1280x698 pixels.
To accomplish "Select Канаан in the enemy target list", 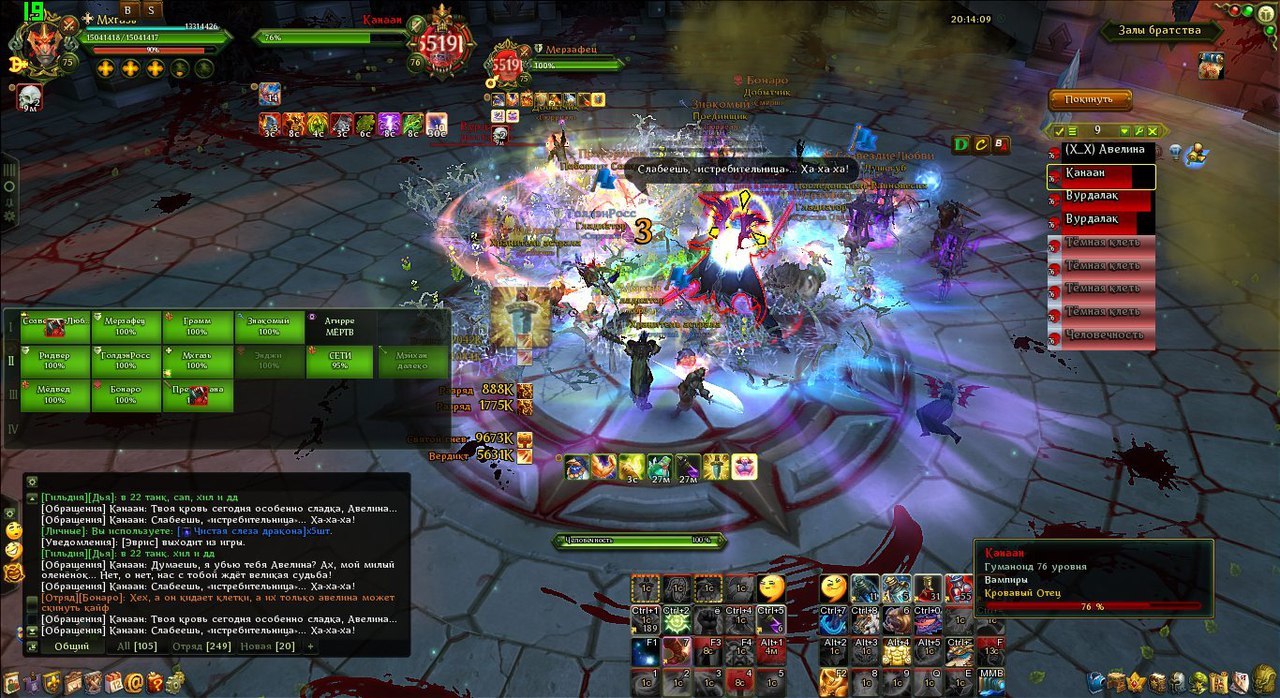I will [1100, 176].
